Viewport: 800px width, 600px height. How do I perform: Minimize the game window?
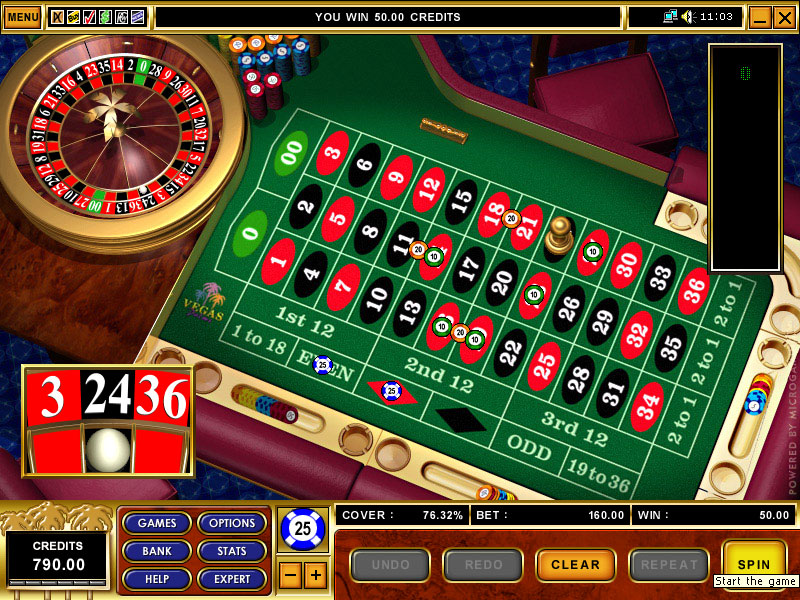[x=759, y=17]
